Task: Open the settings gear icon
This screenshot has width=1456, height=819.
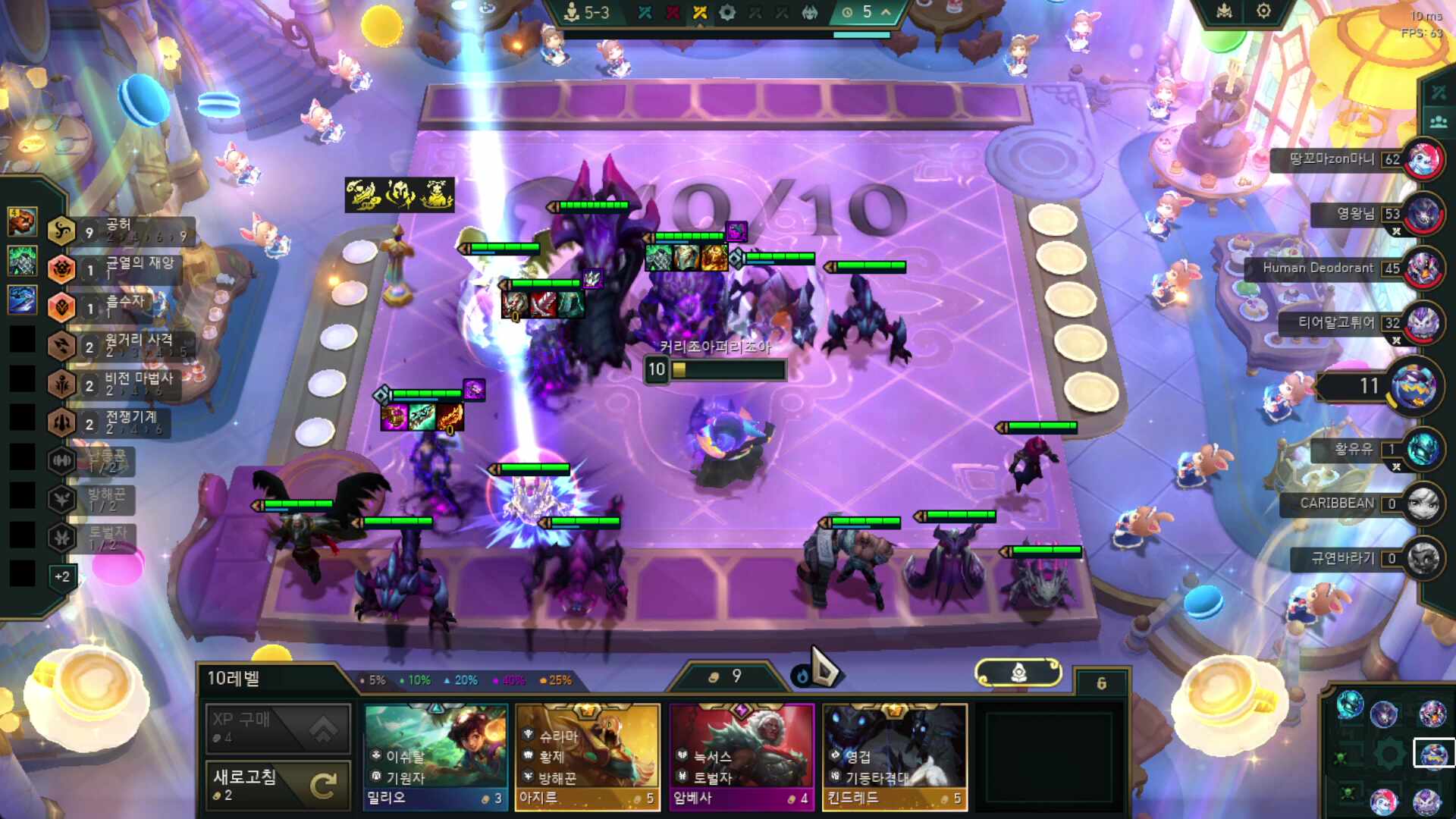Action: [x=1263, y=11]
